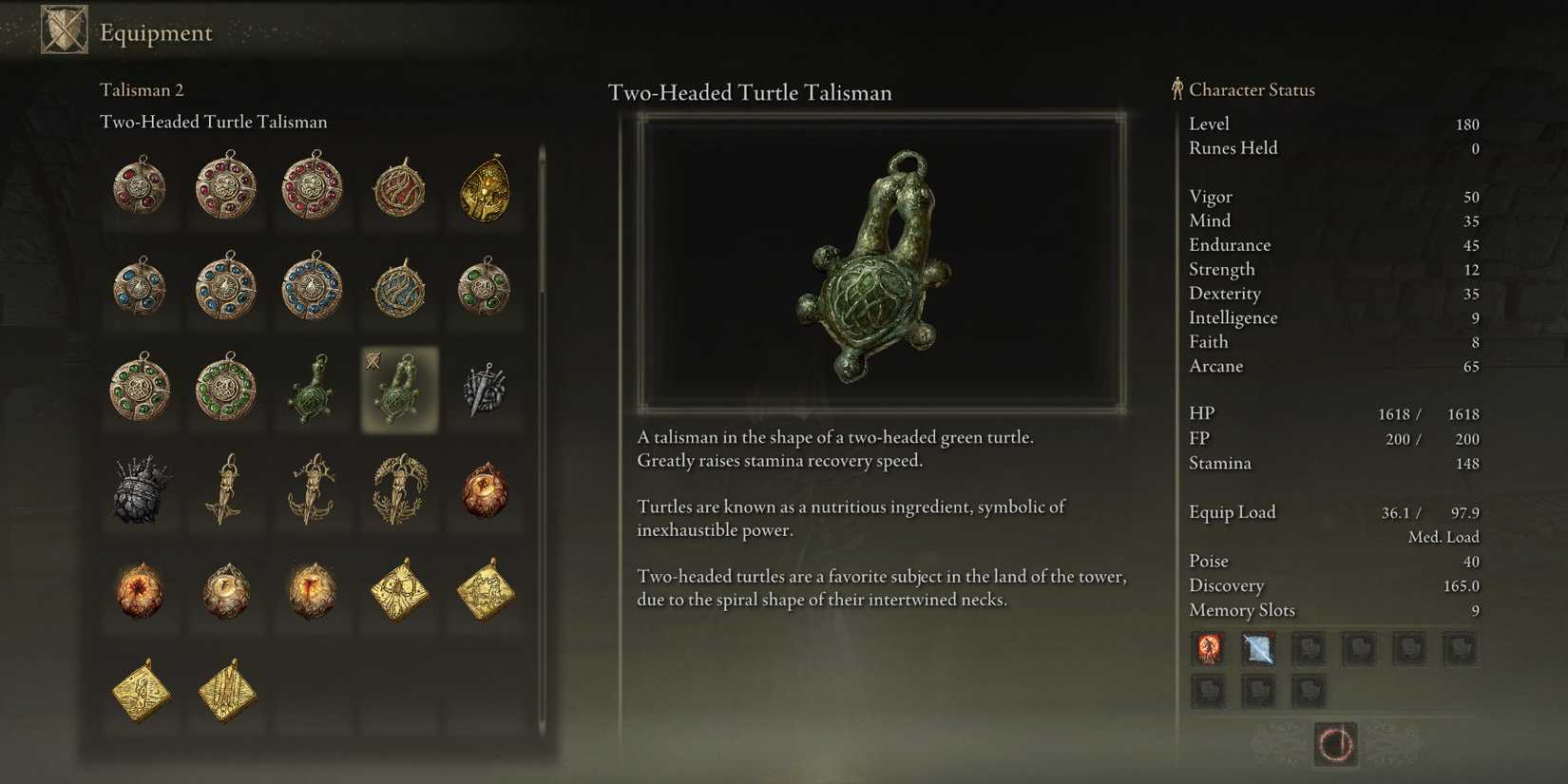Click the Equipment title bar
Viewport: 1568px width, 784px height.
(x=155, y=32)
